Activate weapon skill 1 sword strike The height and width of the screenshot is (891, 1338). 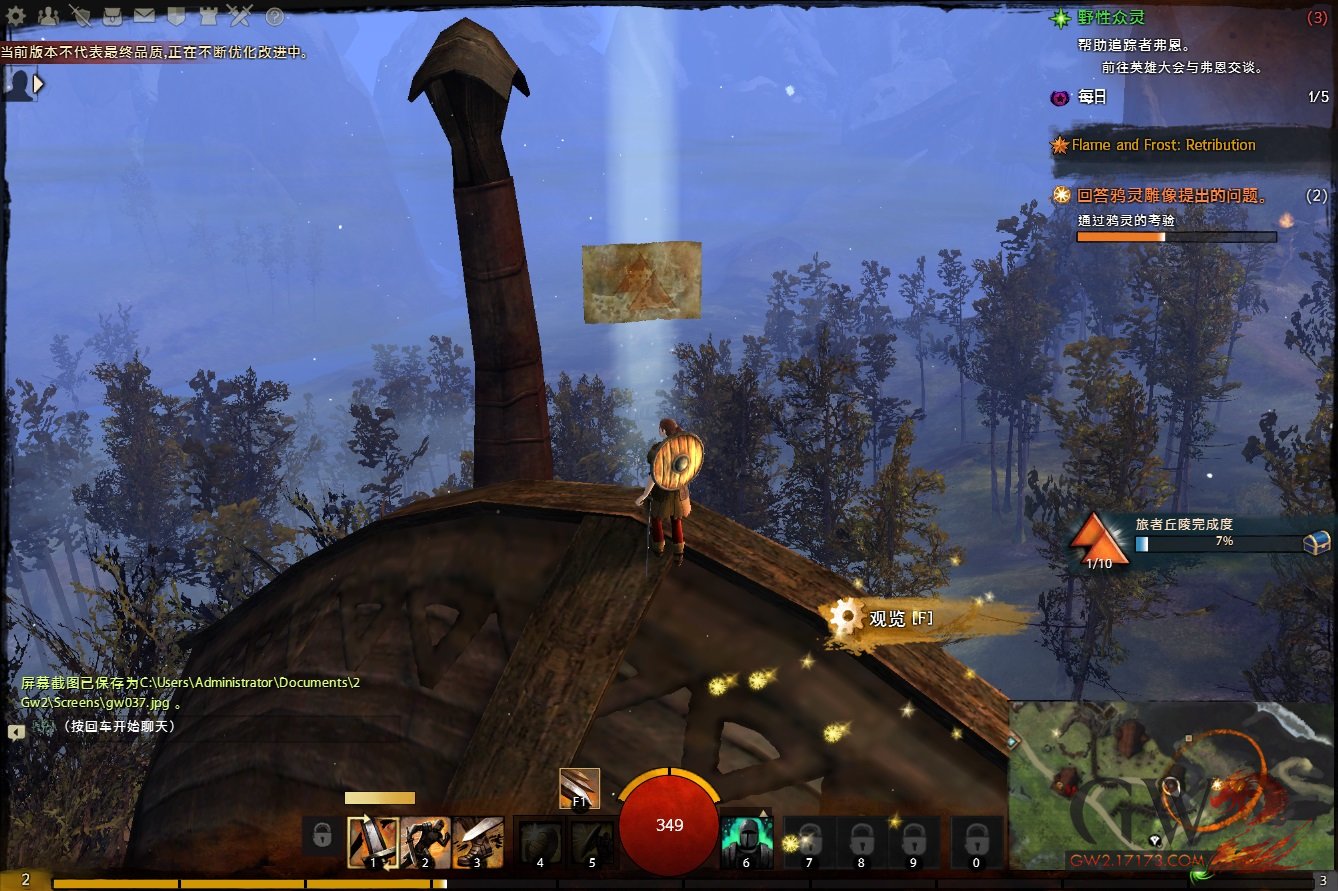click(372, 842)
